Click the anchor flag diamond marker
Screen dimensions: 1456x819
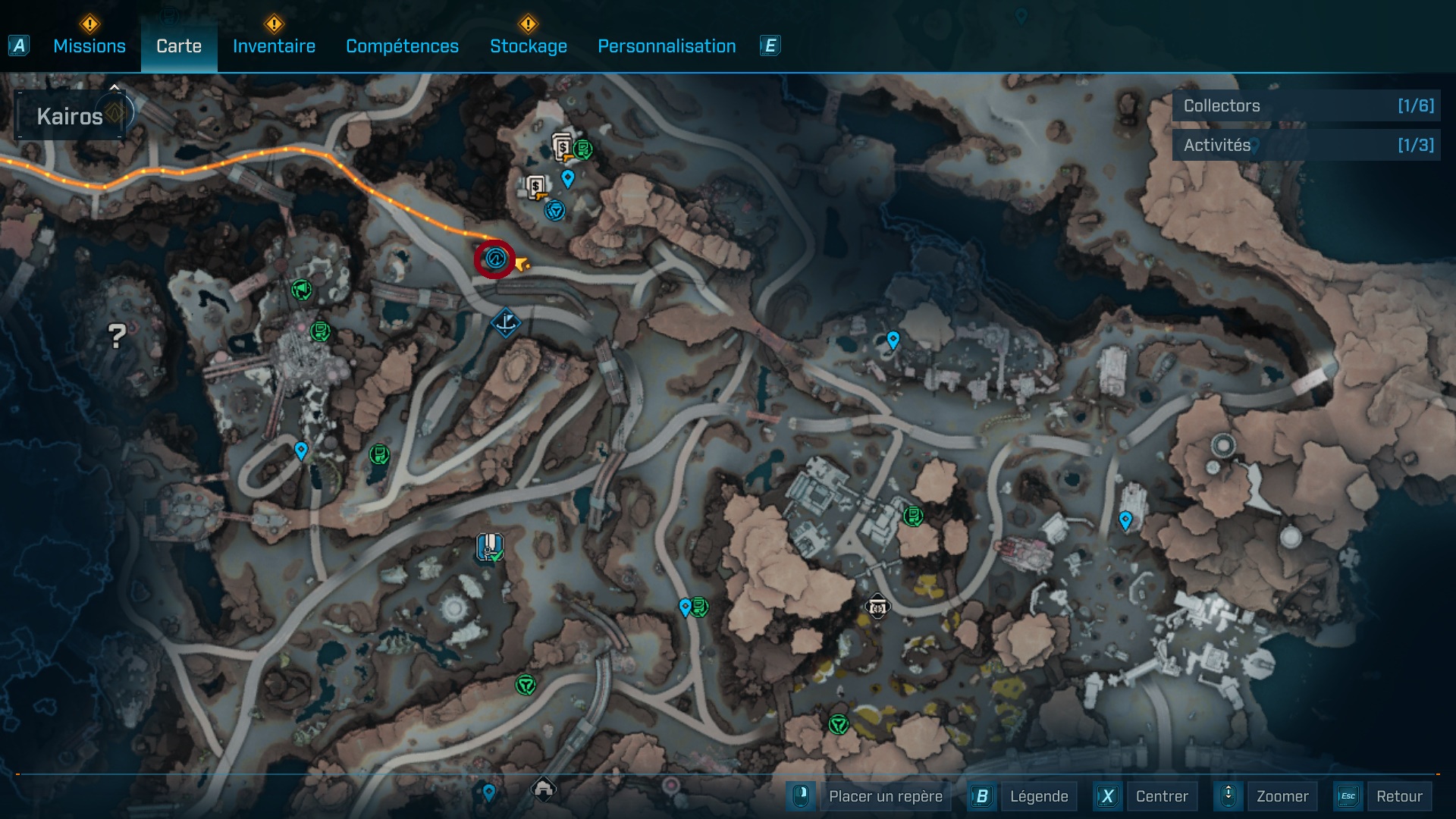[x=505, y=323]
